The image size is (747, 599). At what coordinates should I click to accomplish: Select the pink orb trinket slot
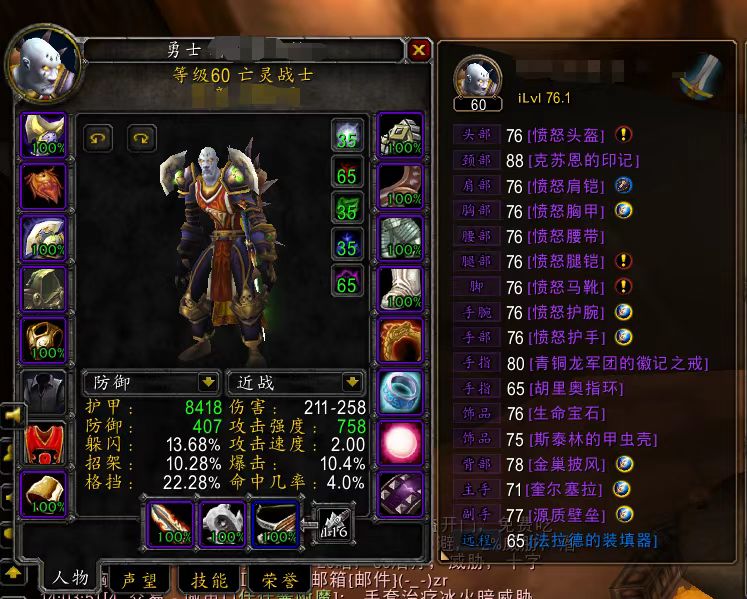[400, 443]
